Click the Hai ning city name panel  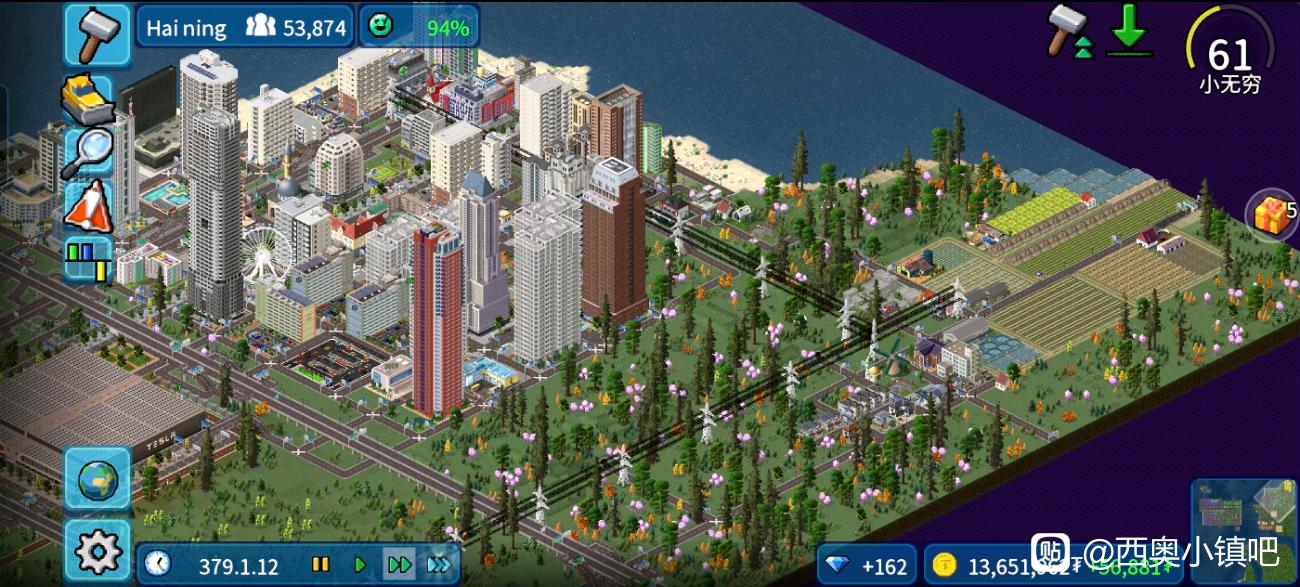(x=244, y=27)
